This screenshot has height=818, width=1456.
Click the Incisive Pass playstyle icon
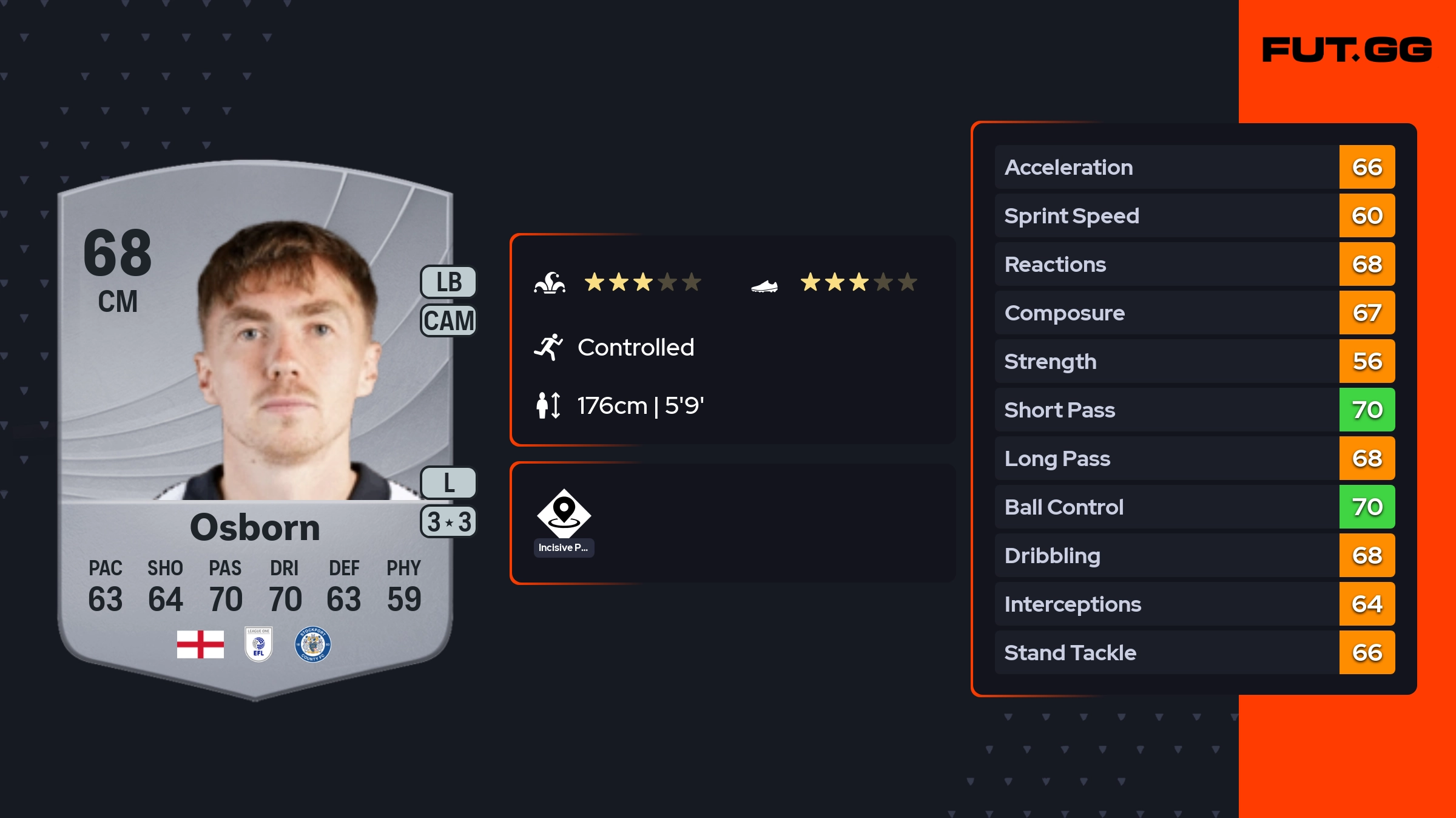click(564, 513)
